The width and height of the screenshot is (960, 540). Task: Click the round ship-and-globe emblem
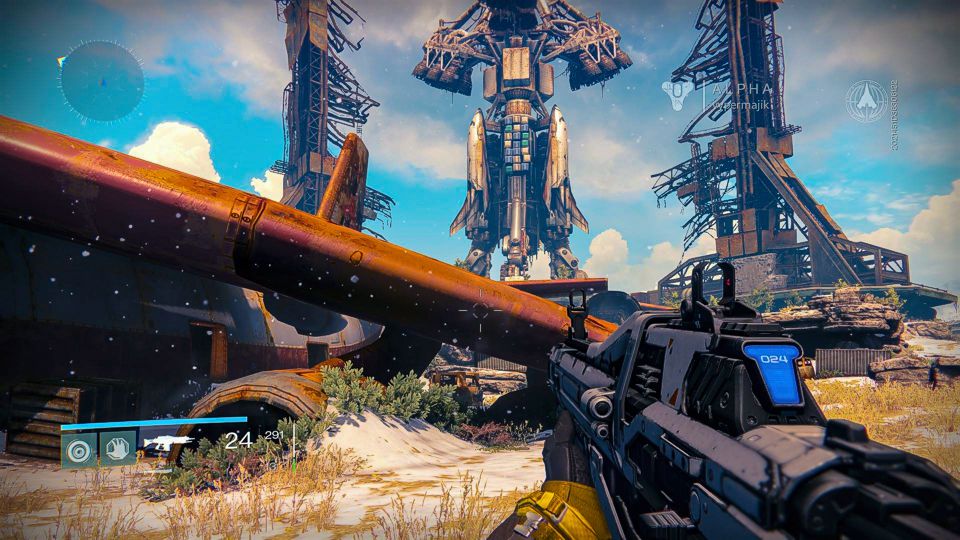pos(866,101)
